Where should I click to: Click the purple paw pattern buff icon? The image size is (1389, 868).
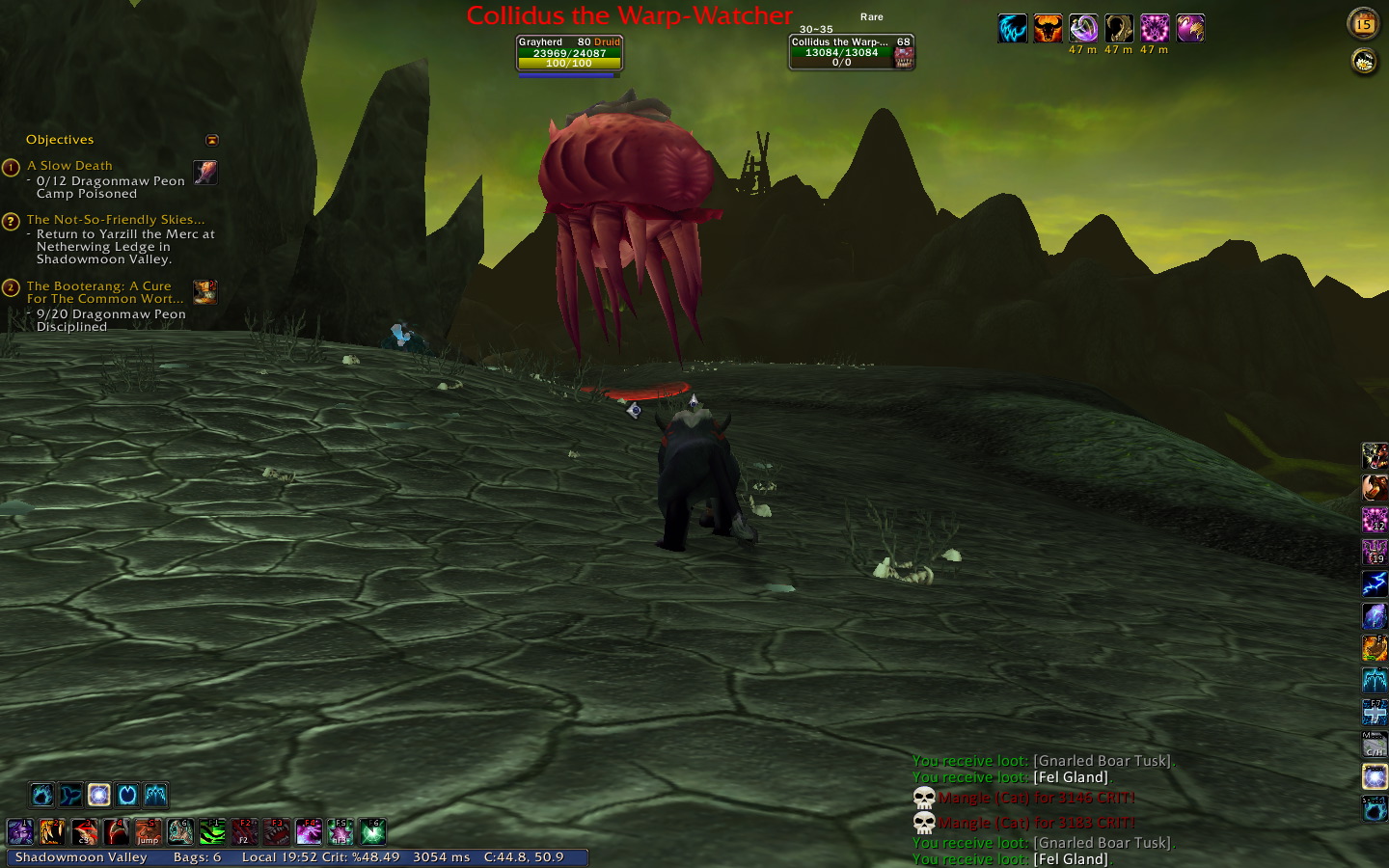pyautogui.click(x=1155, y=29)
